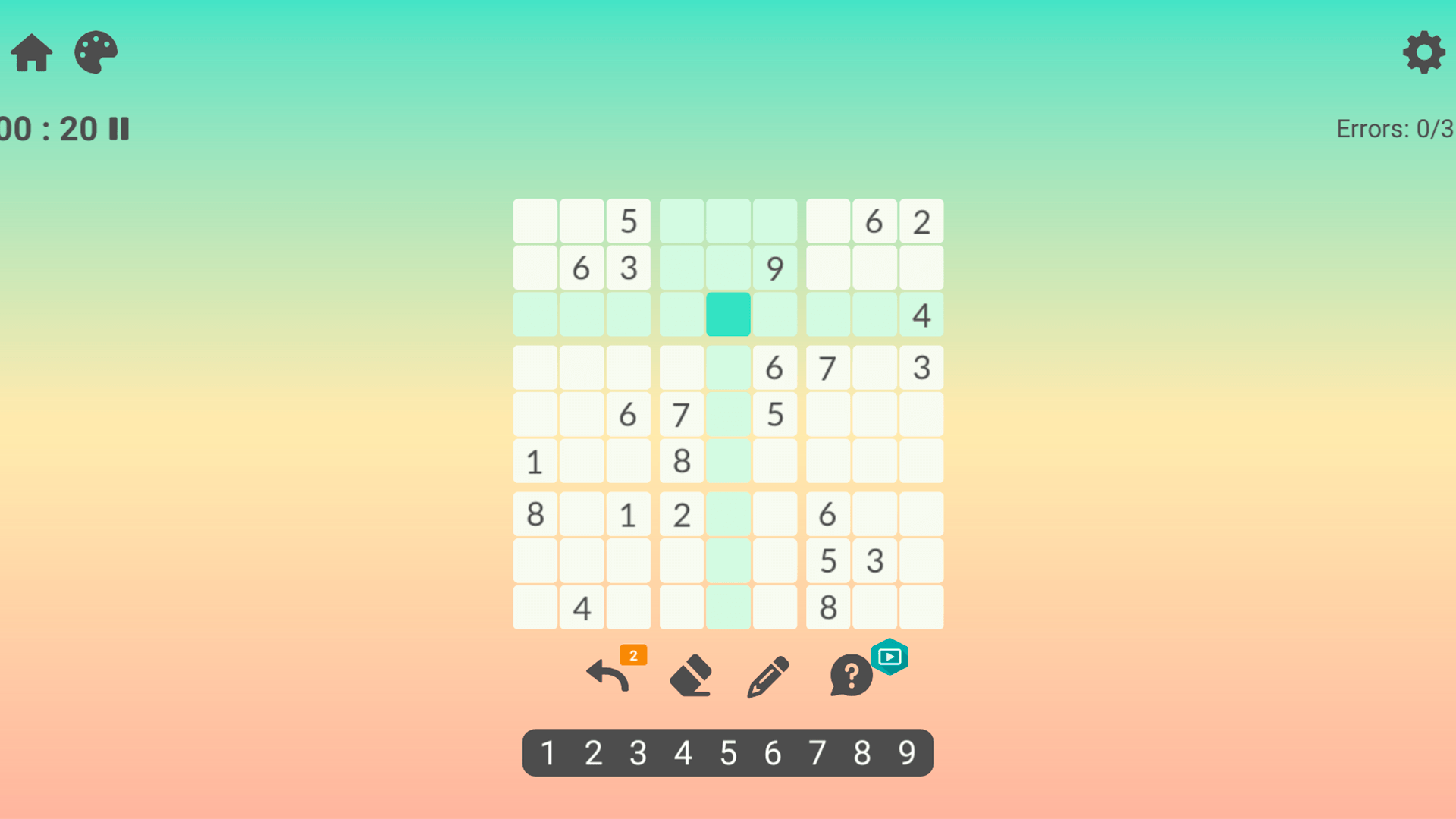Pause the game timer

[x=120, y=129]
